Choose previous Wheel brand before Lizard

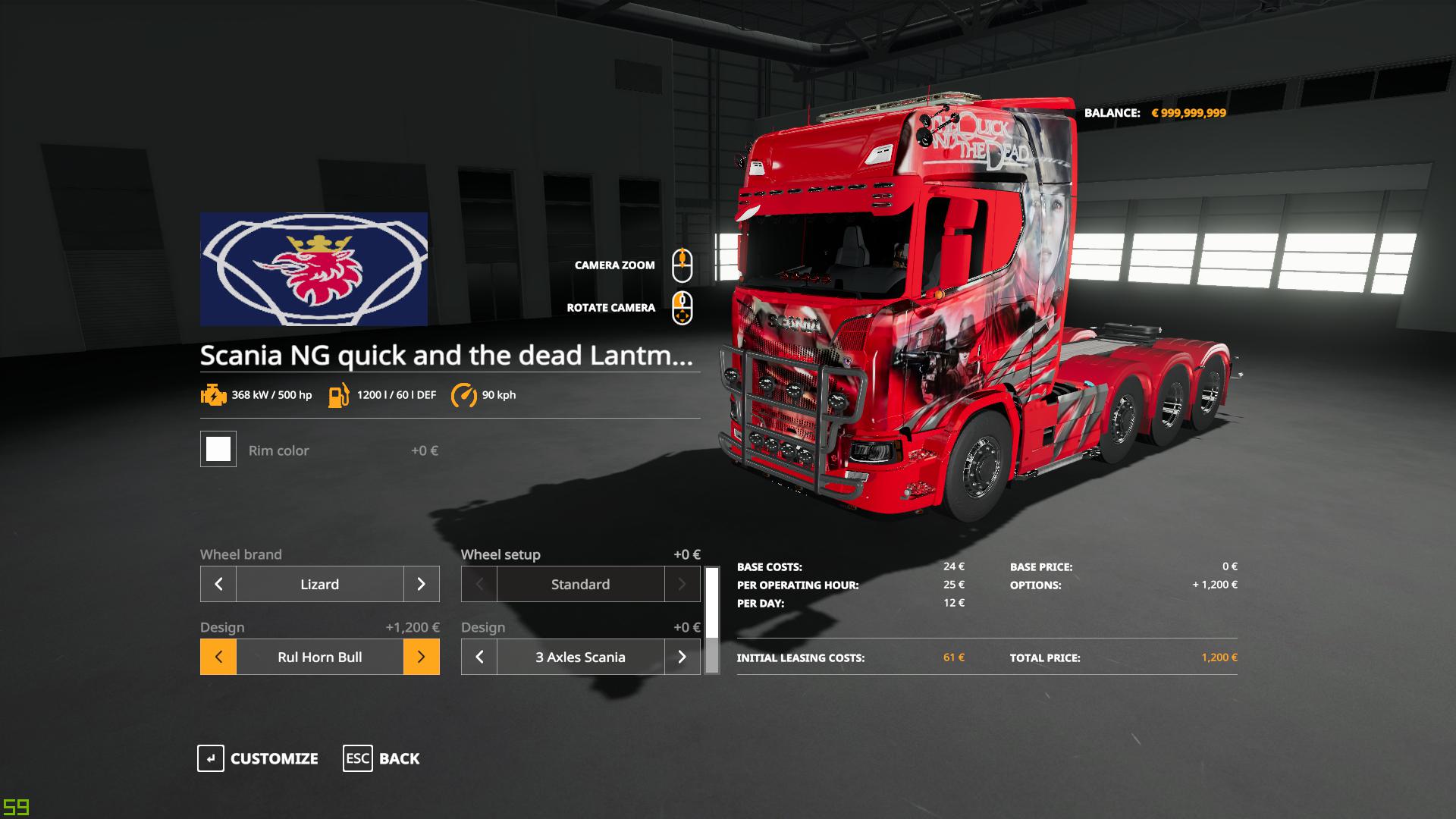point(218,584)
